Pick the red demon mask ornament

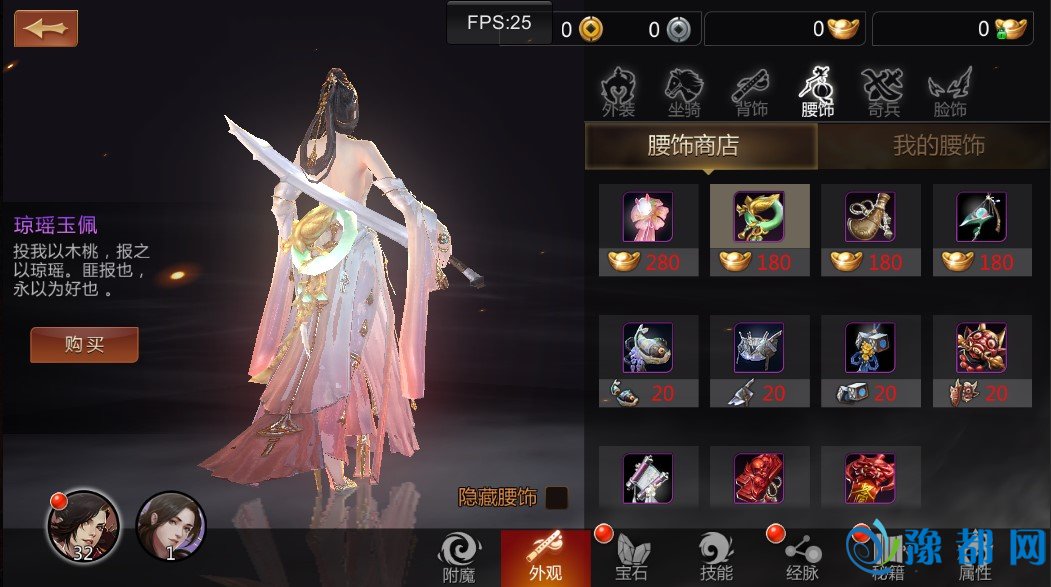coord(981,349)
